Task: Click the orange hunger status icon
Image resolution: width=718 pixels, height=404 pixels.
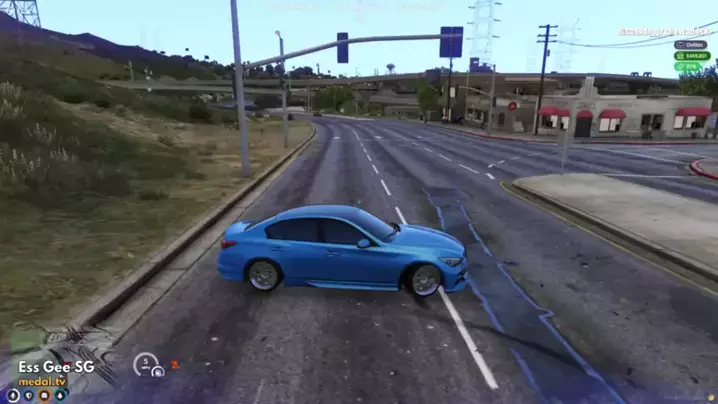Action: pos(44,395)
